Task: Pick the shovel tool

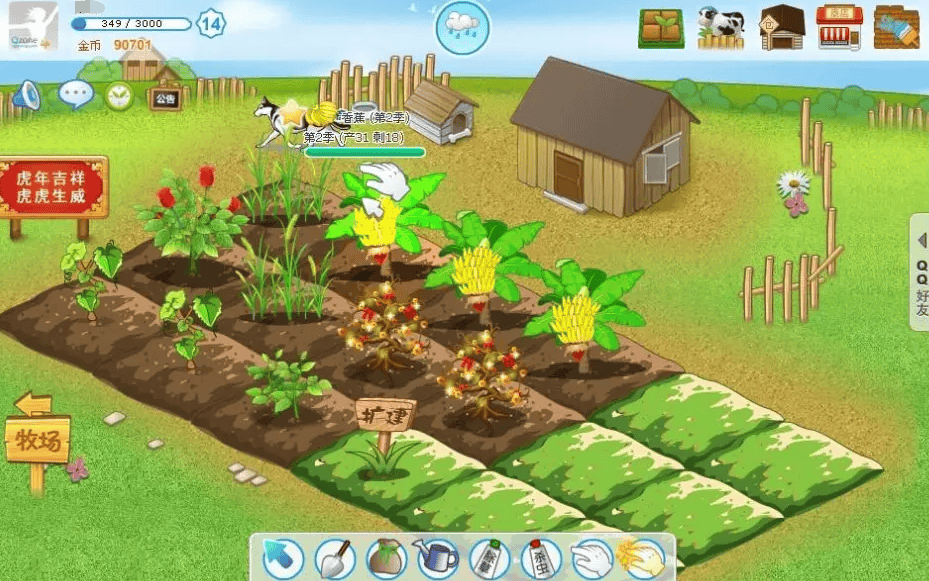Action: coord(335,558)
